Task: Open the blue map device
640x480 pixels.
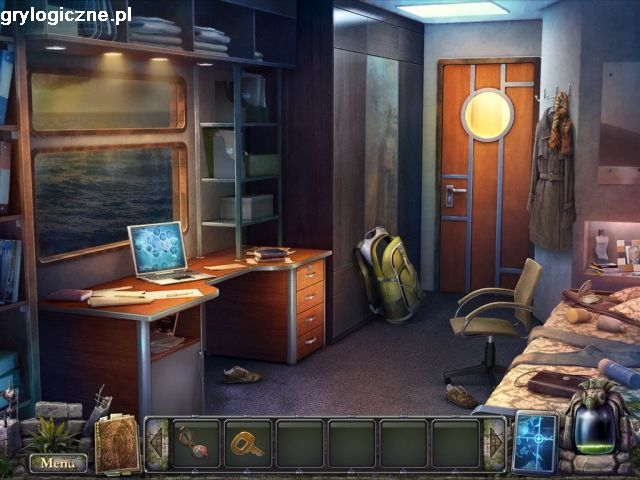Action: coord(534,443)
